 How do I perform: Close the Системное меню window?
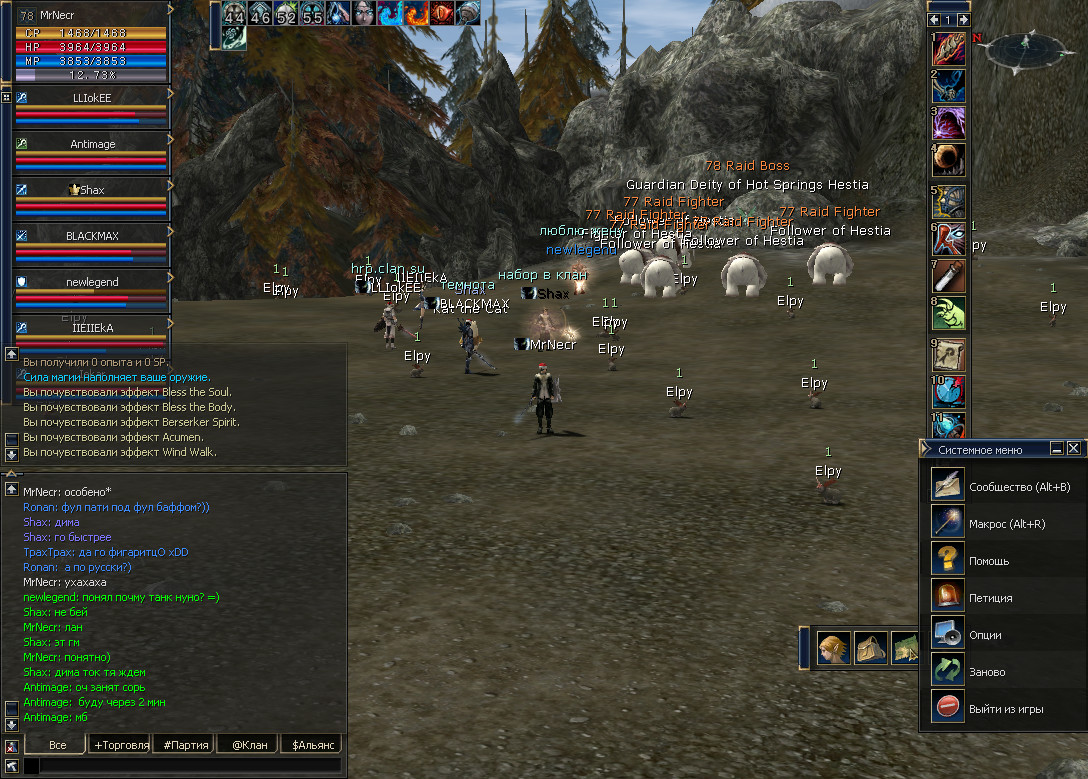1074,449
